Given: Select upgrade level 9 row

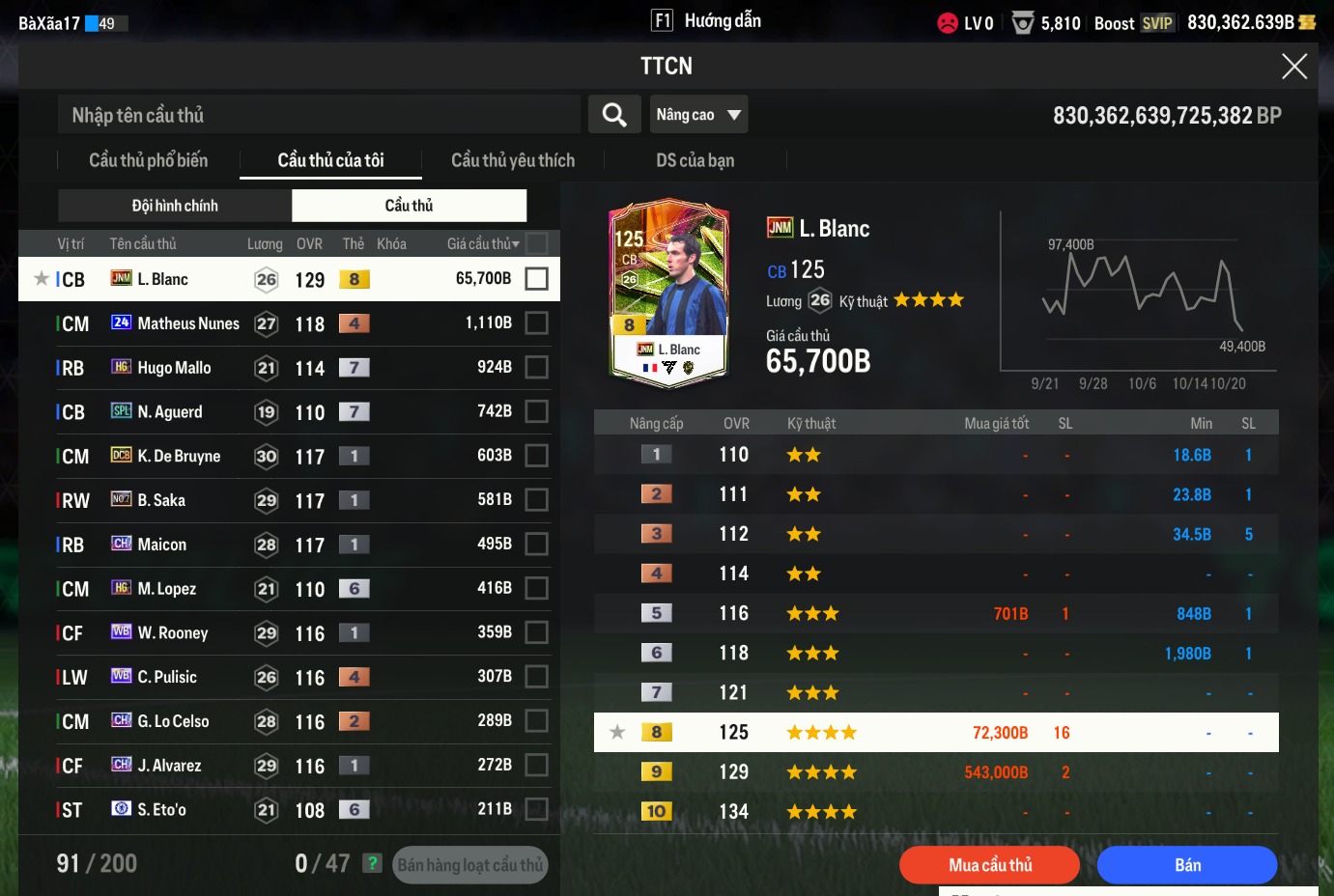Looking at the screenshot, I should [x=935, y=772].
